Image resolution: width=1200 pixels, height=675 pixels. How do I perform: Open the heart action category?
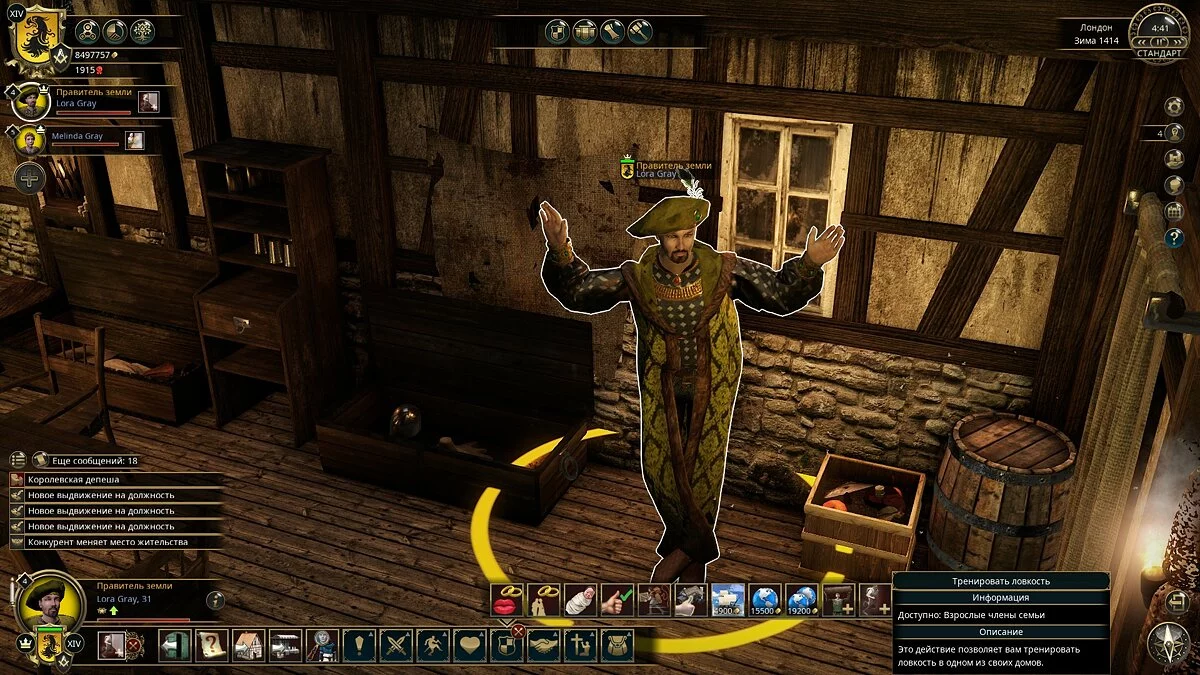[x=469, y=645]
